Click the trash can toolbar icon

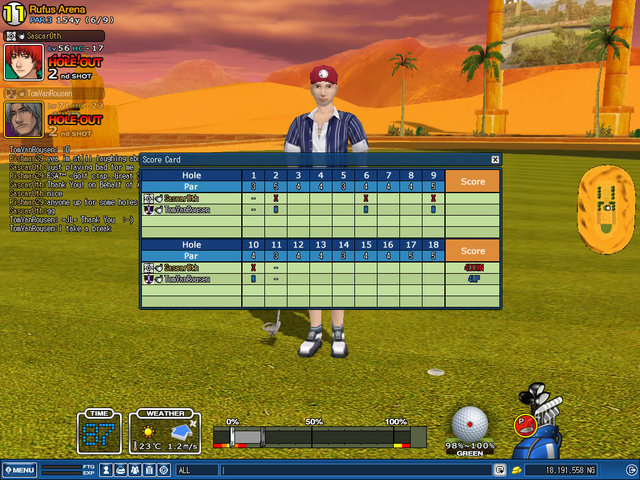pyautogui.click(x=149, y=469)
